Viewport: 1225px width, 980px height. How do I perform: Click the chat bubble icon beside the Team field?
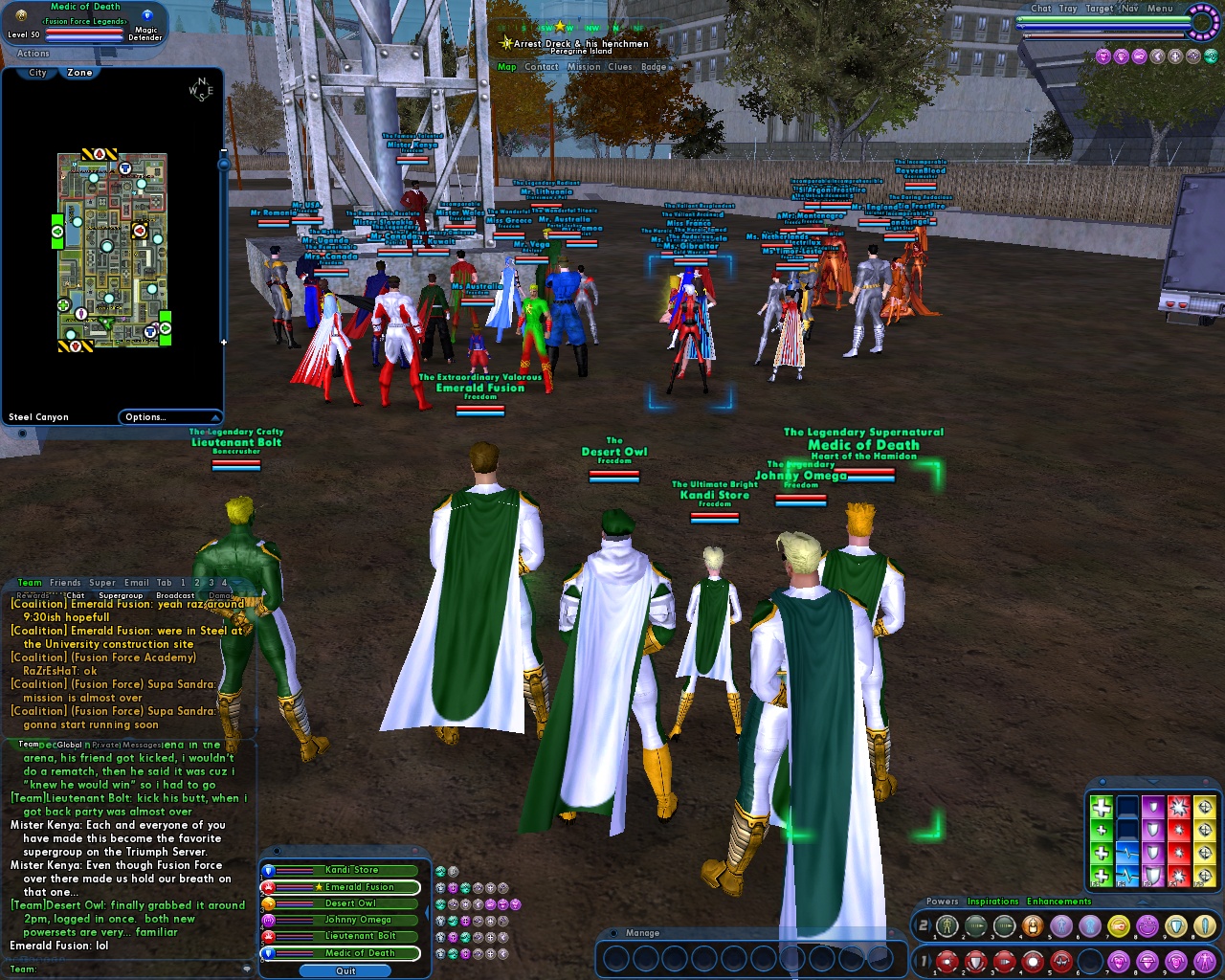pos(246,969)
